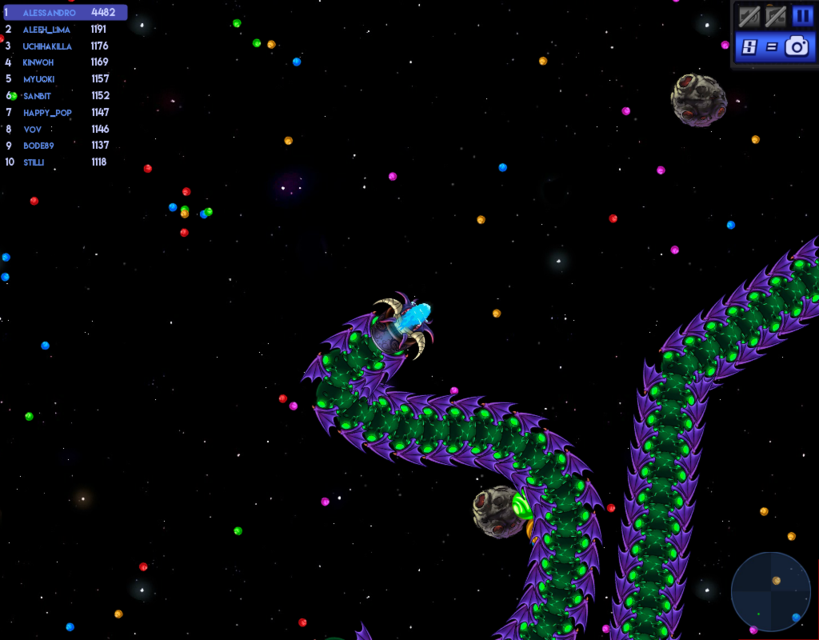
Task: Pause the game with the pause button
Action: pyautogui.click(x=802, y=16)
